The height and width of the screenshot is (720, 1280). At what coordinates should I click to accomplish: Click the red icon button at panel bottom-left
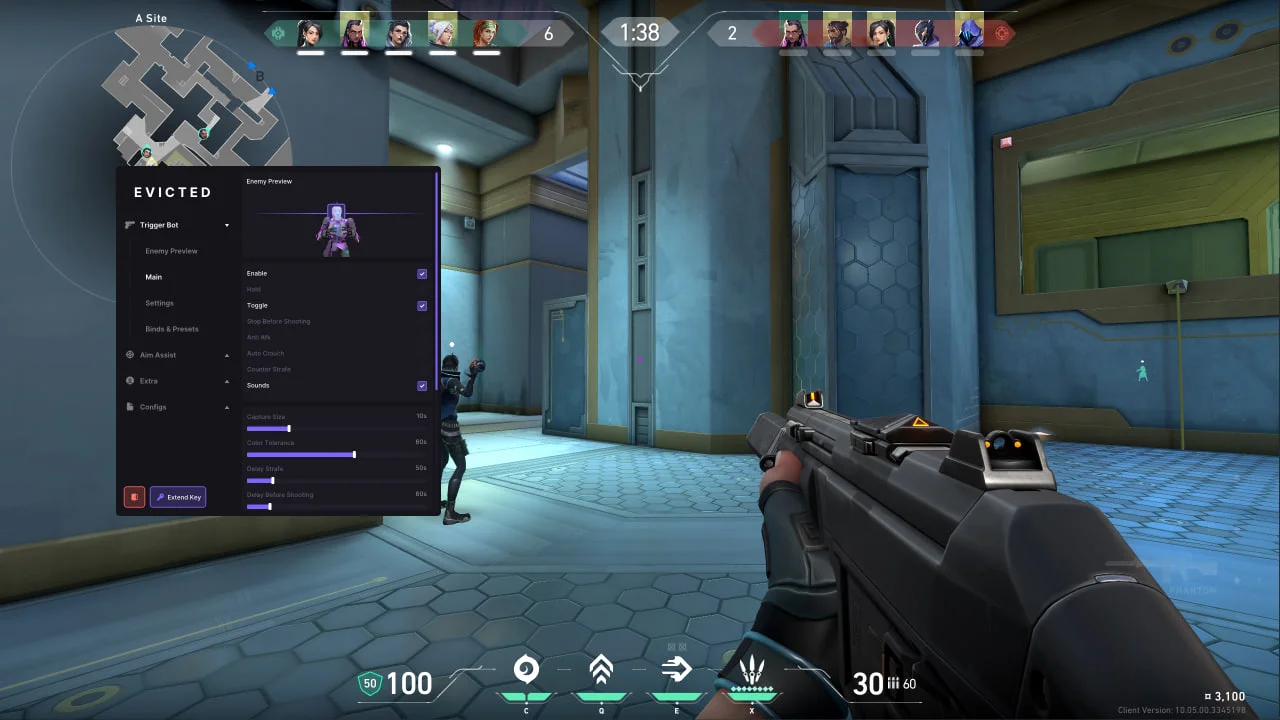[x=134, y=497]
